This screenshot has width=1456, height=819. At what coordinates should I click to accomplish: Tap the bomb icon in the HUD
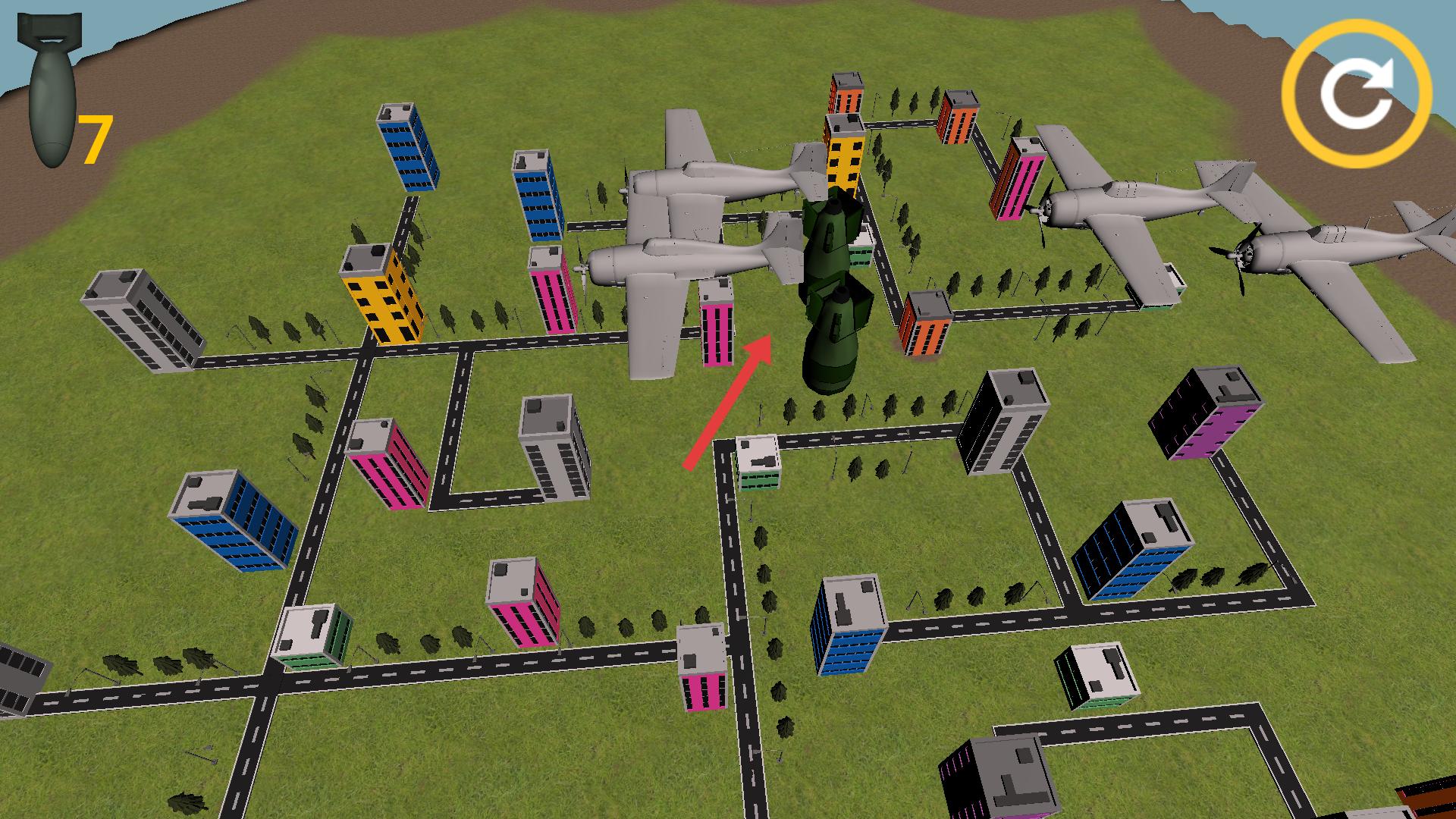(x=50, y=91)
